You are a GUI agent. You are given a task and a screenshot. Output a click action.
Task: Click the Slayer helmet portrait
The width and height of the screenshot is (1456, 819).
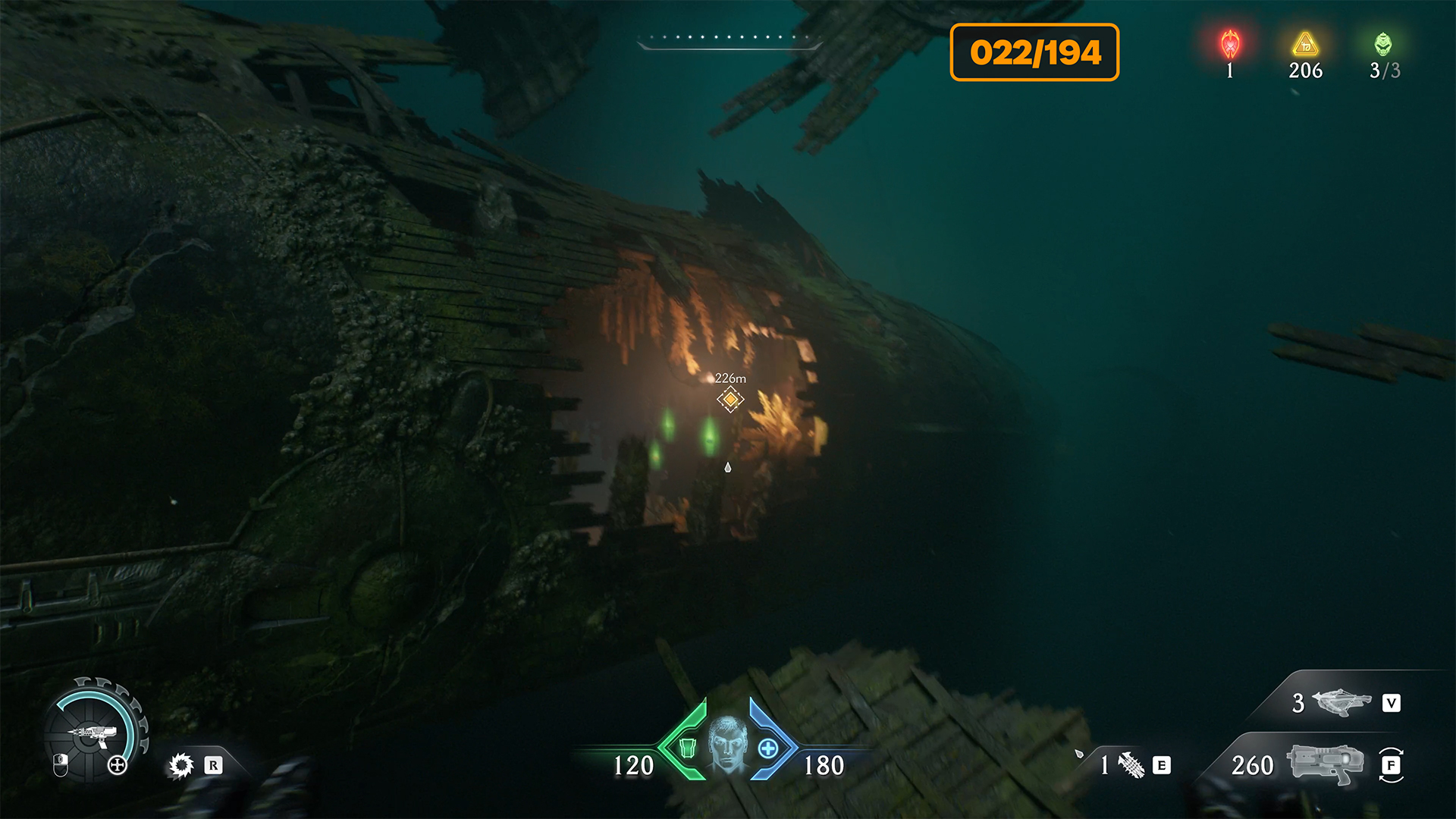pyautogui.click(x=727, y=743)
